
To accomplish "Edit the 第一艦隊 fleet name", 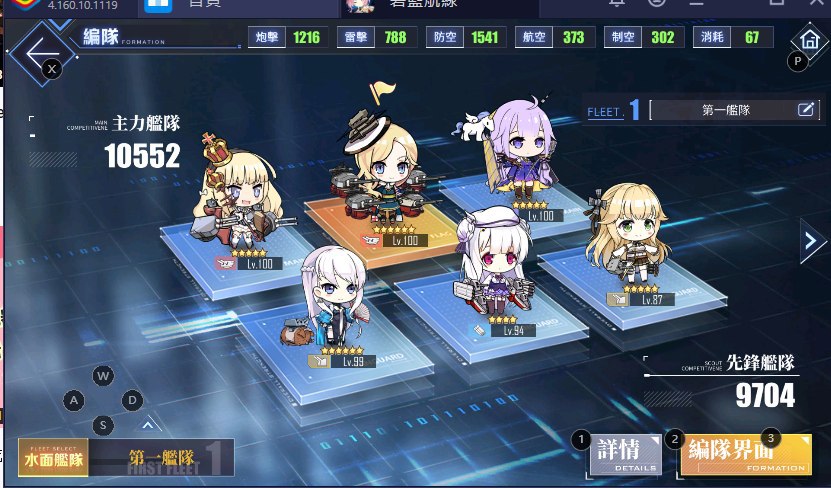I will (x=806, y=110).
